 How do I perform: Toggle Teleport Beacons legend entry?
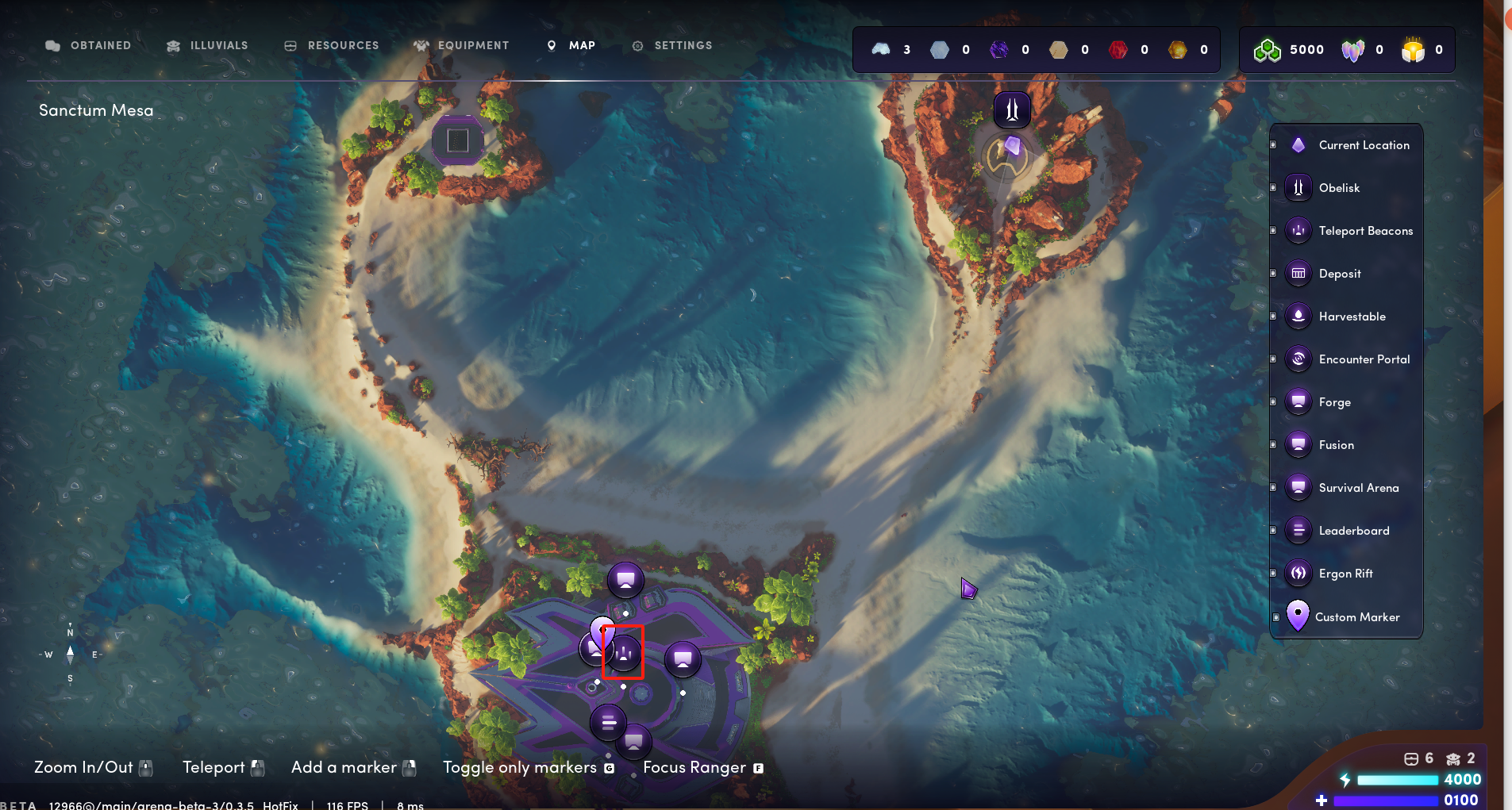point(1365,231)
